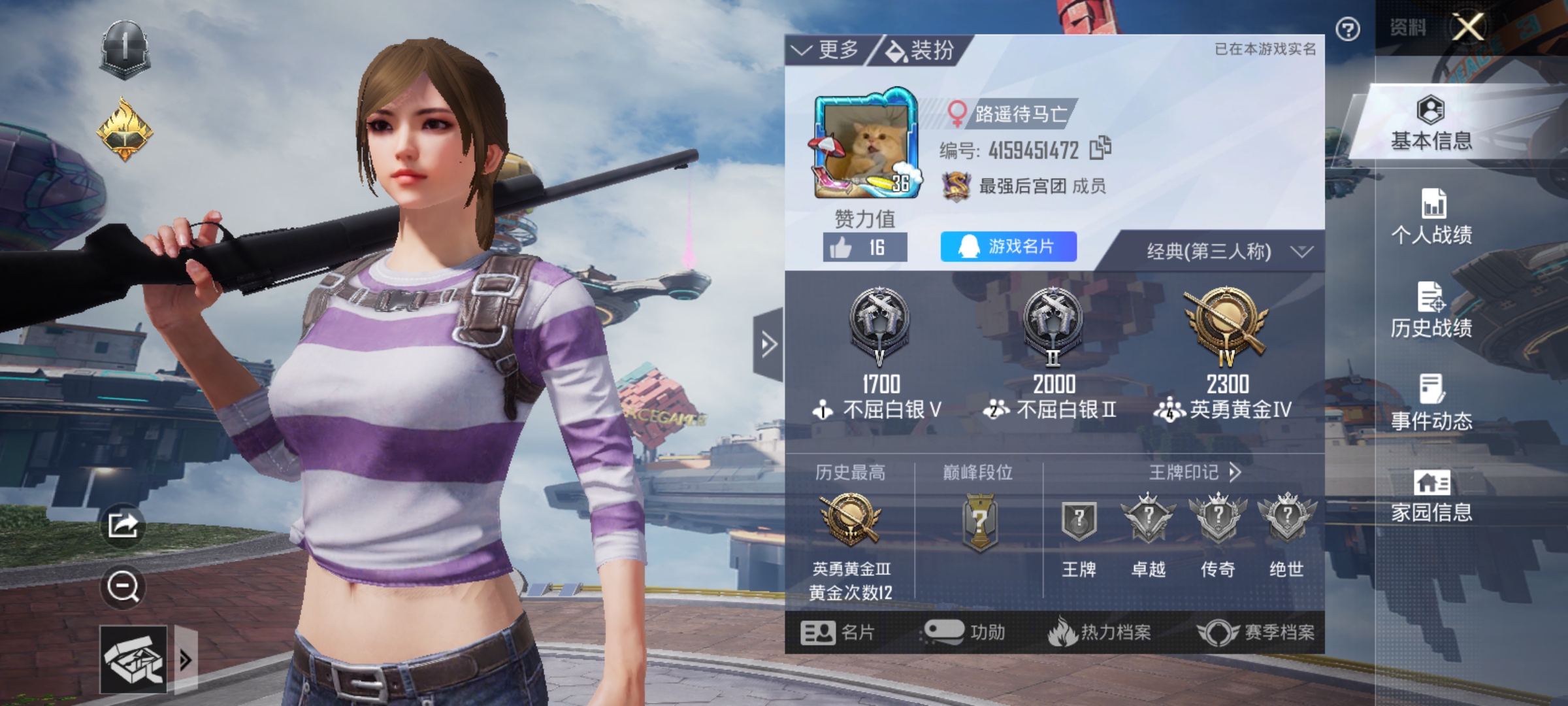Select the 事件动态 tab
Viewport: 1568px width, 706px height.
1431,404
